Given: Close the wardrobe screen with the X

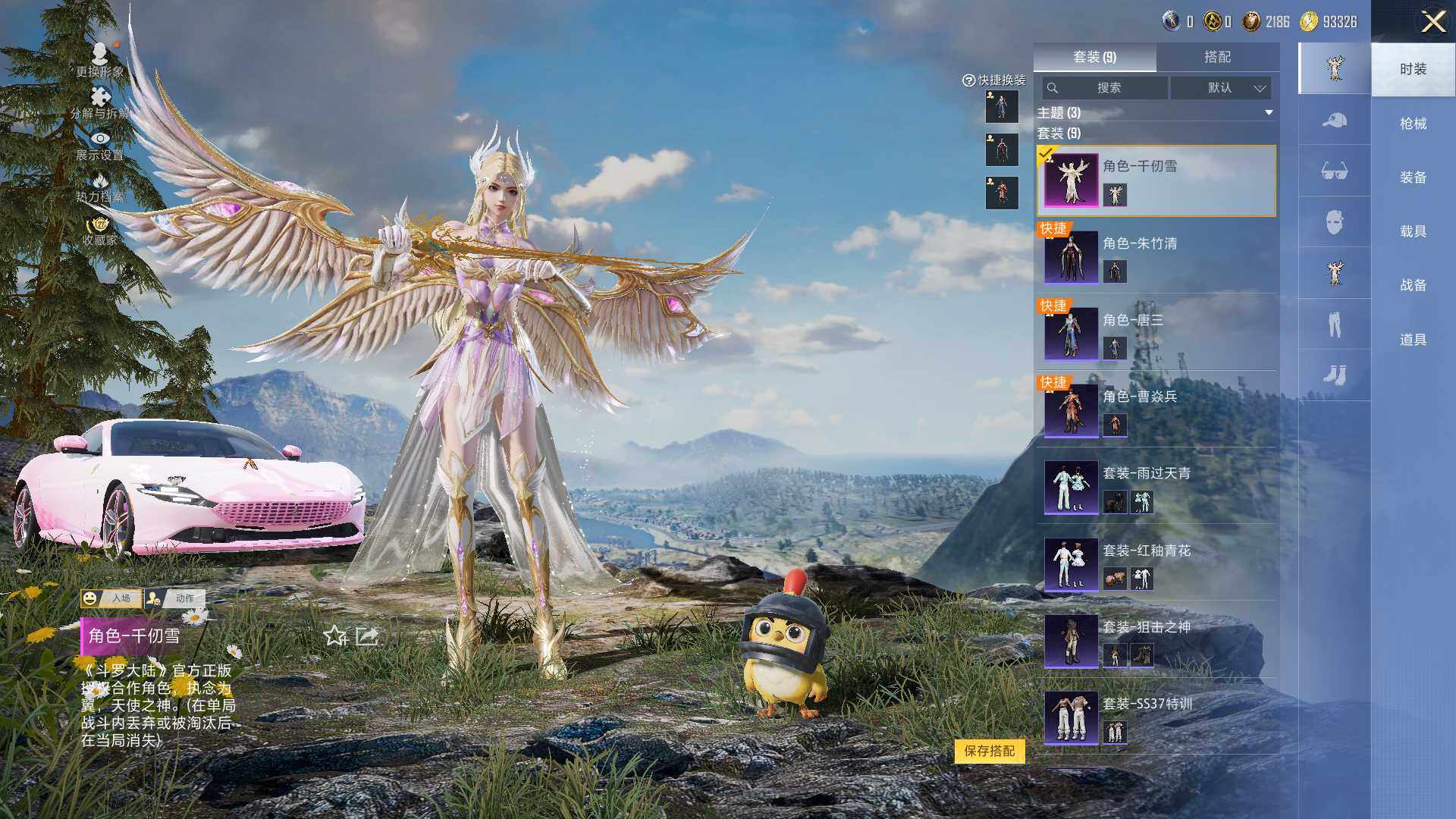Looking at the screenshot, I should click(1432, 22).
